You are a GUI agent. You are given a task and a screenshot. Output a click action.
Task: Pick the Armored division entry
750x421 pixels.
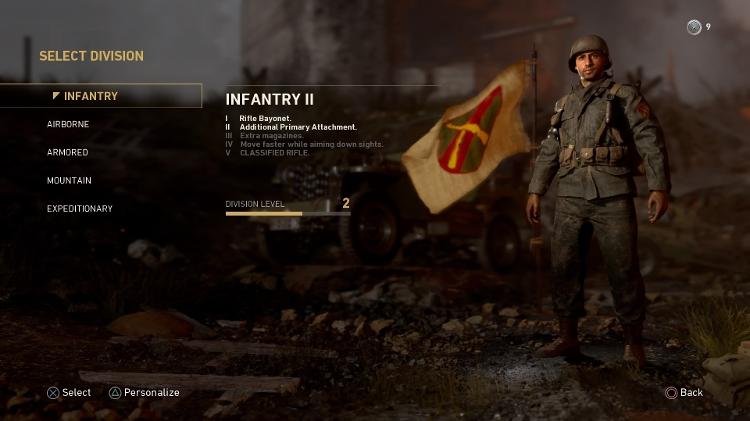point(68,152)
